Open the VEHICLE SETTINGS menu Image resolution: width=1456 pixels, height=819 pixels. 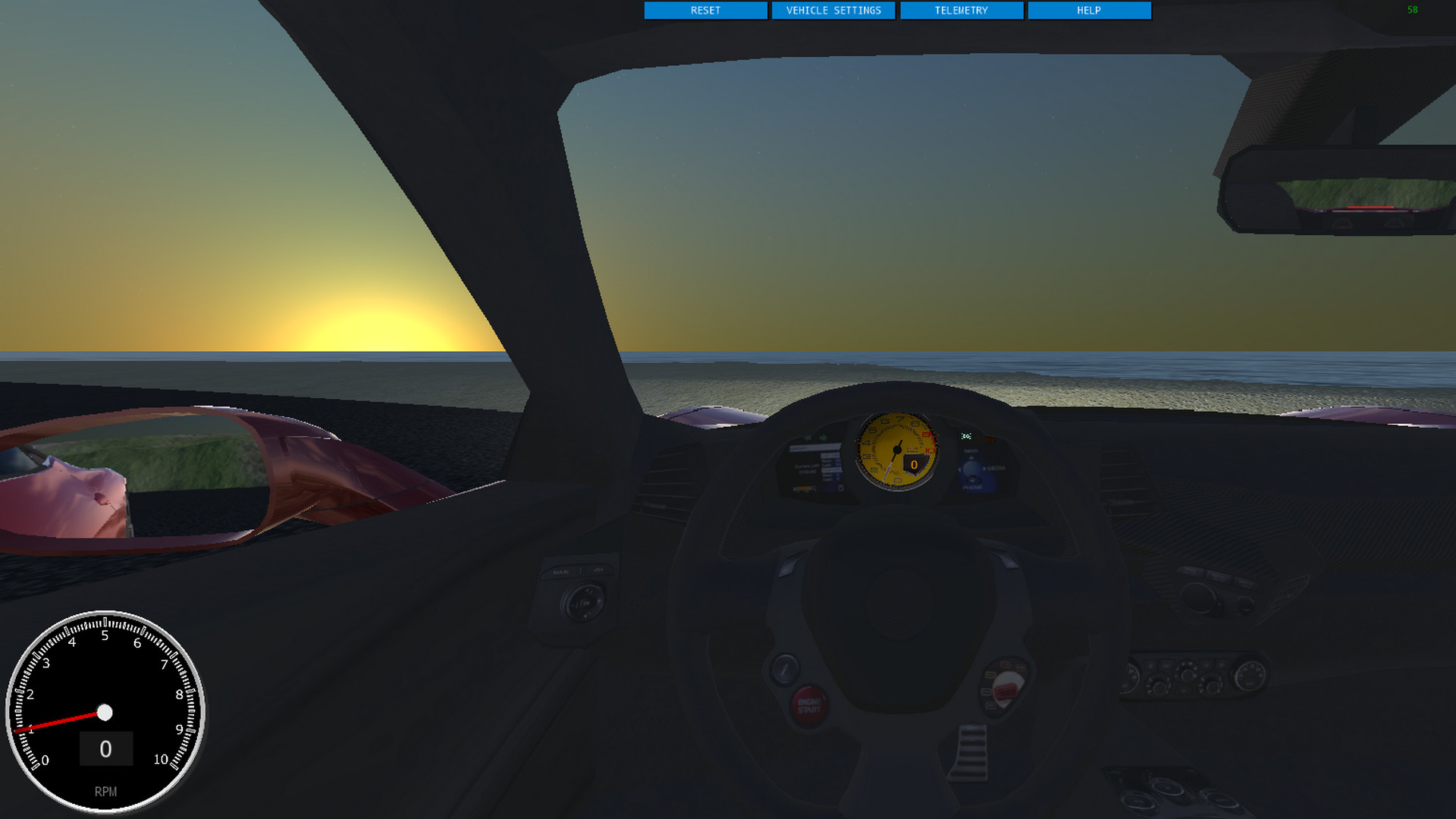834,11
